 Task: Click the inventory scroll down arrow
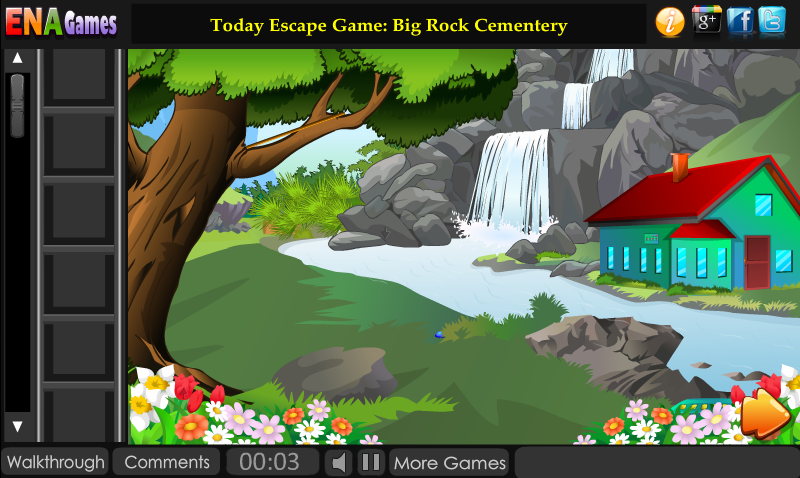click(x=17, y=427)
